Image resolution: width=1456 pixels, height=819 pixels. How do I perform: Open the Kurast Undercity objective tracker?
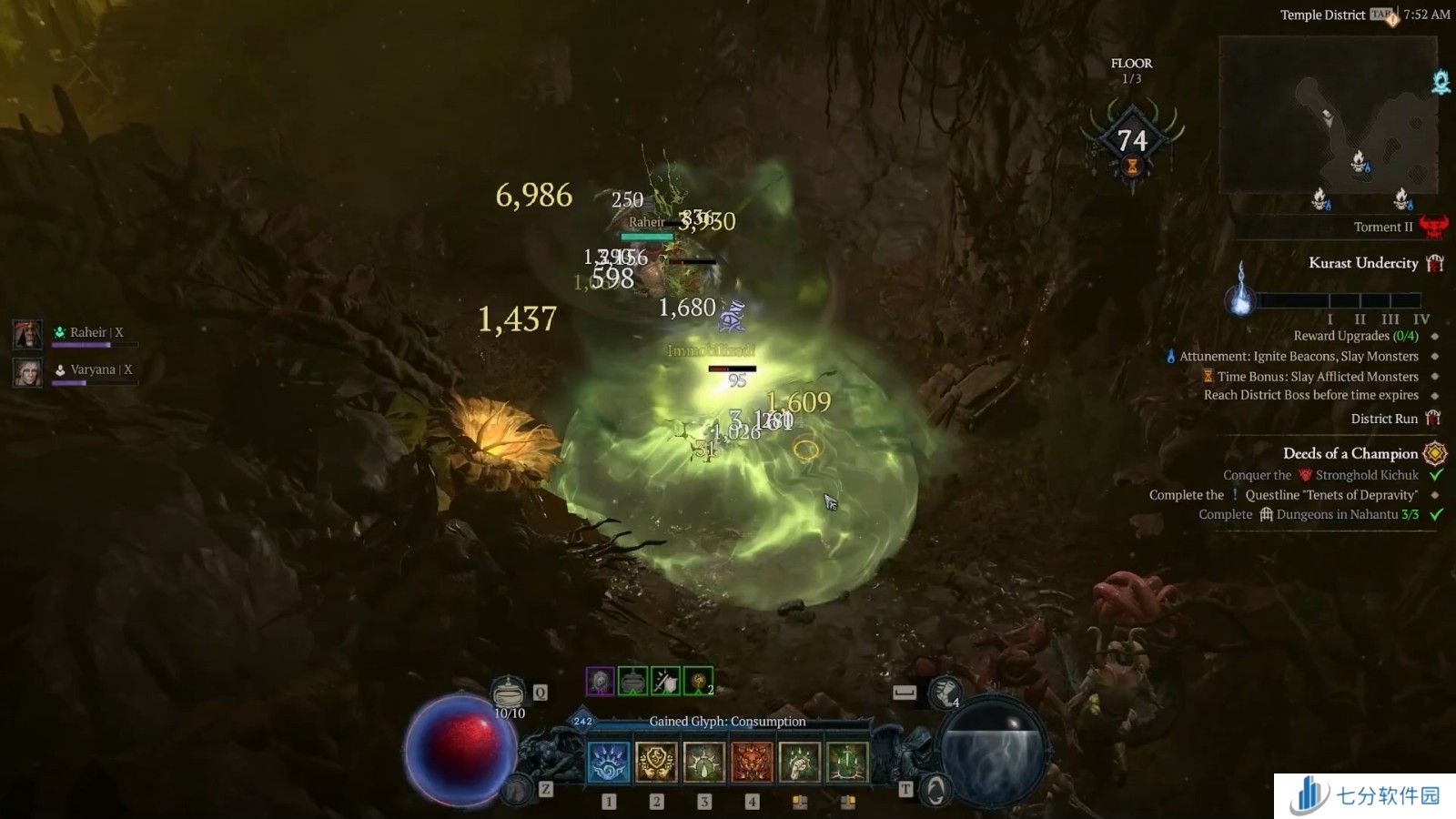coord(1363,263)
